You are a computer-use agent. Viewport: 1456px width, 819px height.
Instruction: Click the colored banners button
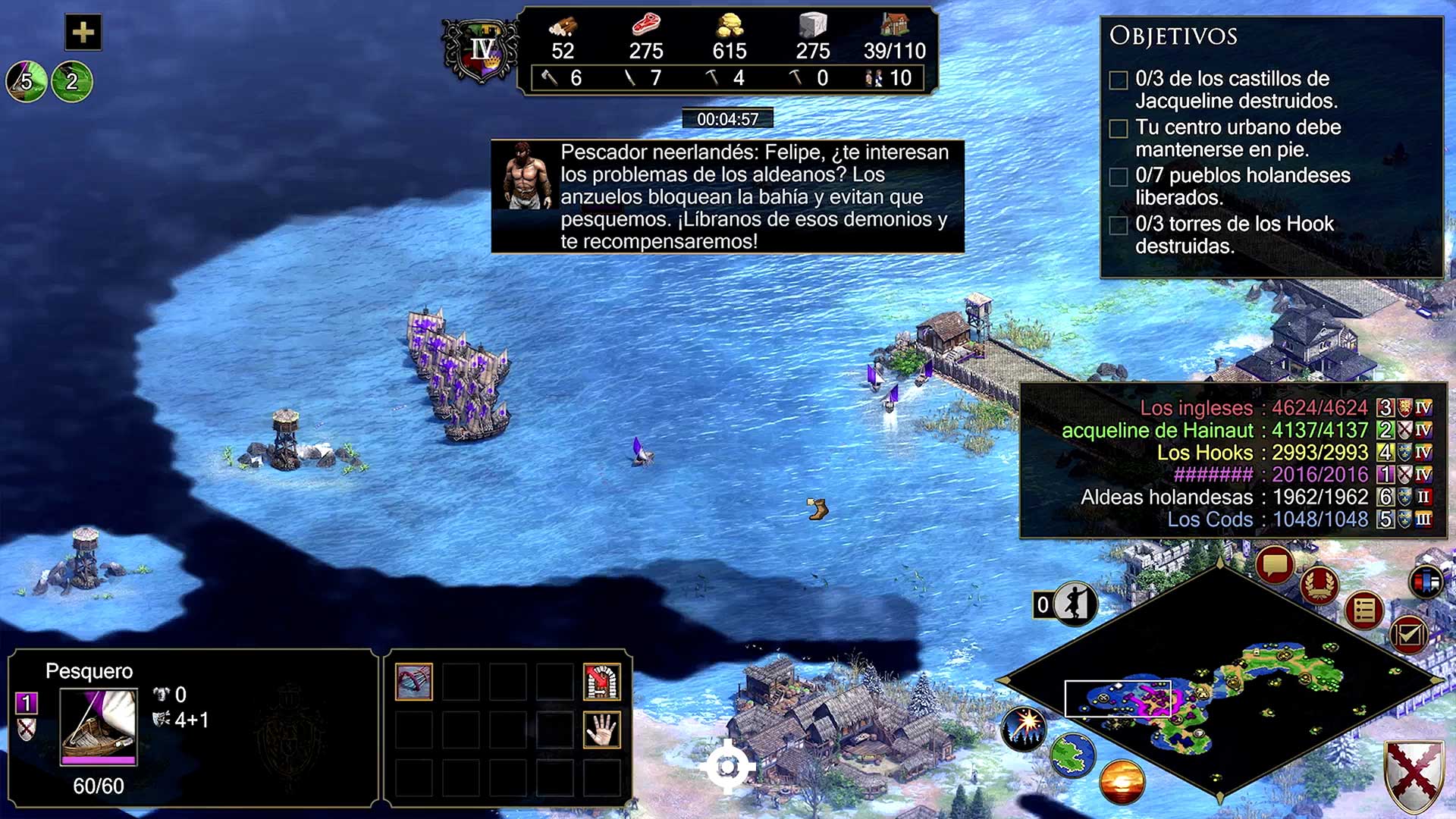(1426, 582)
